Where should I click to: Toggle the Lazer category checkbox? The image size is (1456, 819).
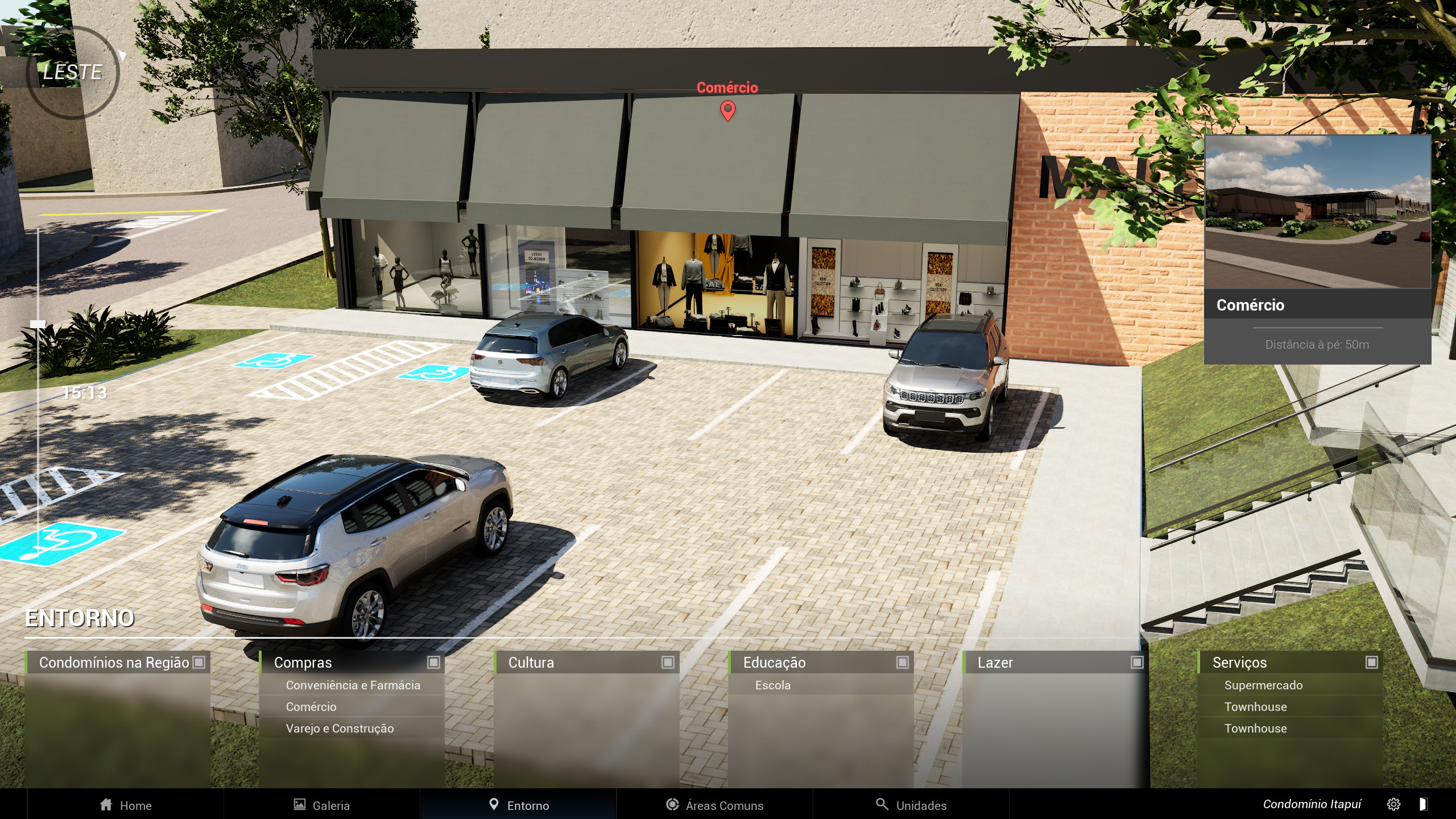tap(1136, 662)
